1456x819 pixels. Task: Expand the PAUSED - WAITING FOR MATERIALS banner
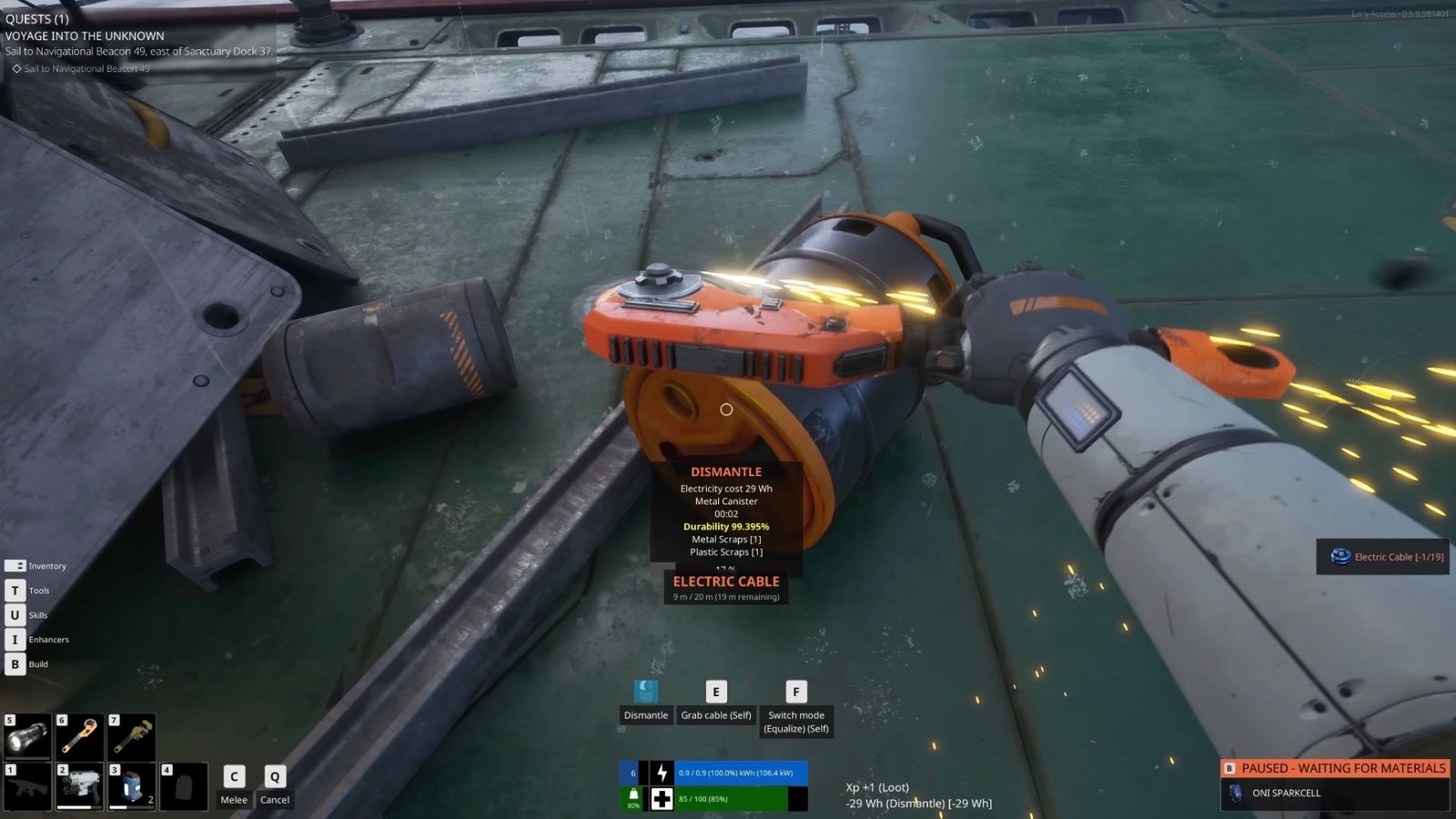pos(1337,768)
